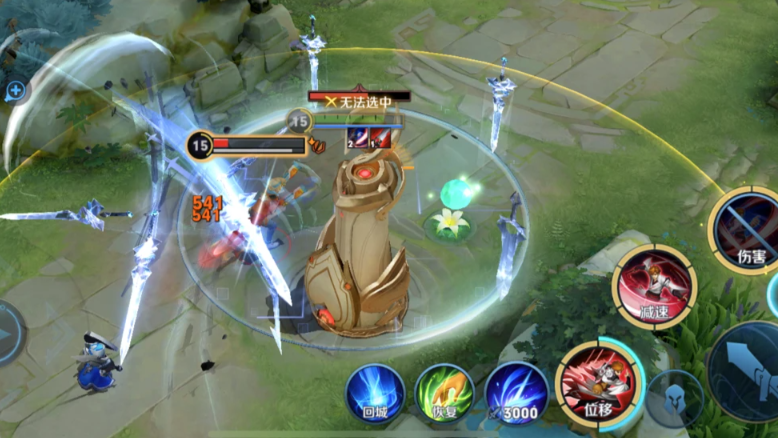Activate the 伤害 damage ultimate skill
The height and width of the screenshot is (438, 778).
(x=747, y=229)
